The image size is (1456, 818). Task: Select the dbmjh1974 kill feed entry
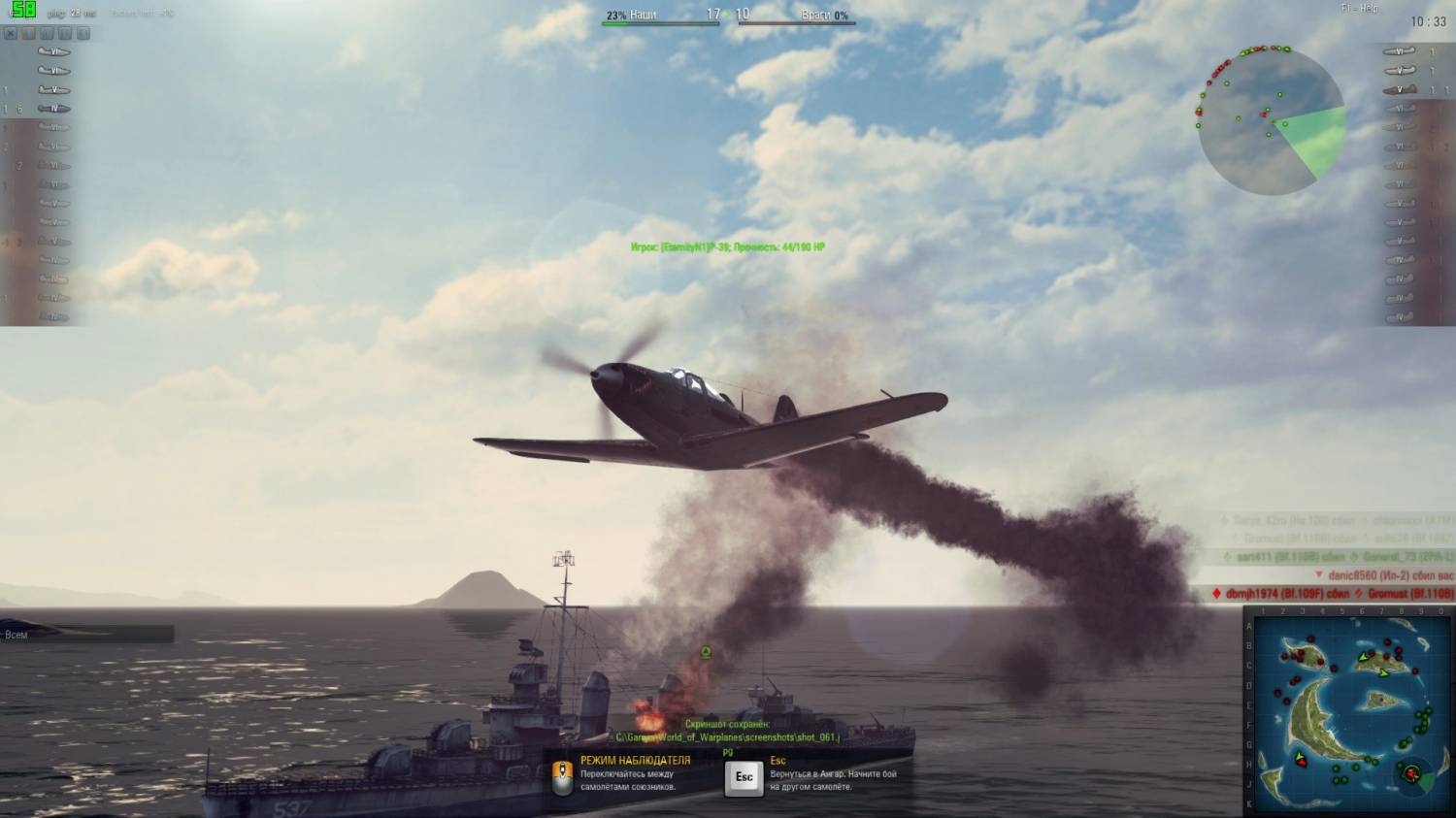point(1334,593)
